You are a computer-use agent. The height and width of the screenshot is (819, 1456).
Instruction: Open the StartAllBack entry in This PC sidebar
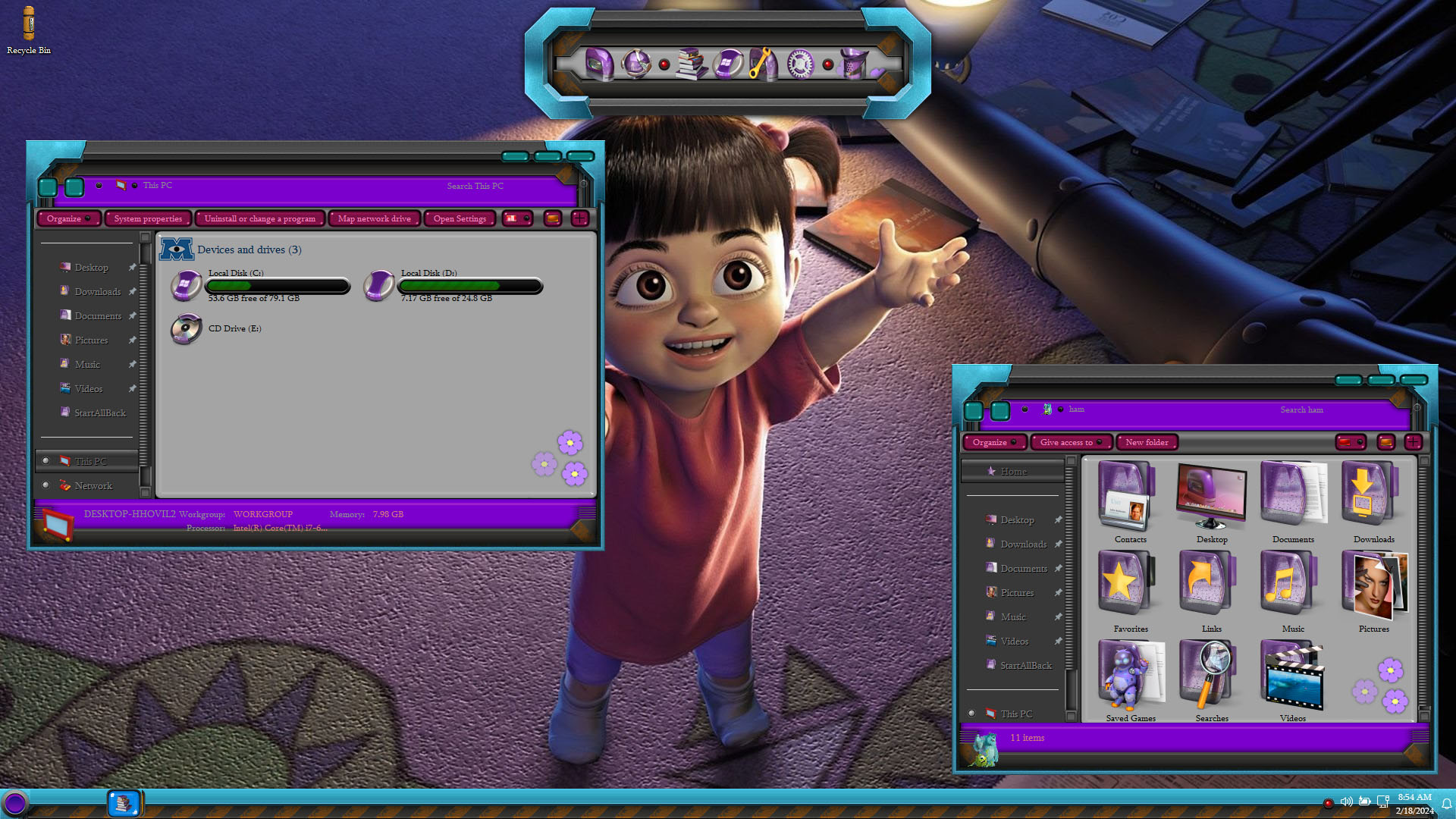pyautogui.click(x=100, y=413)
